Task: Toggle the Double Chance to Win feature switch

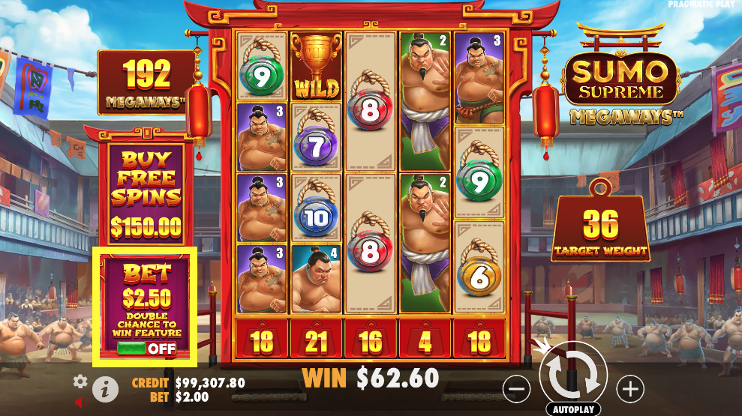Action: pyautogui.click(x=146, y=349)
